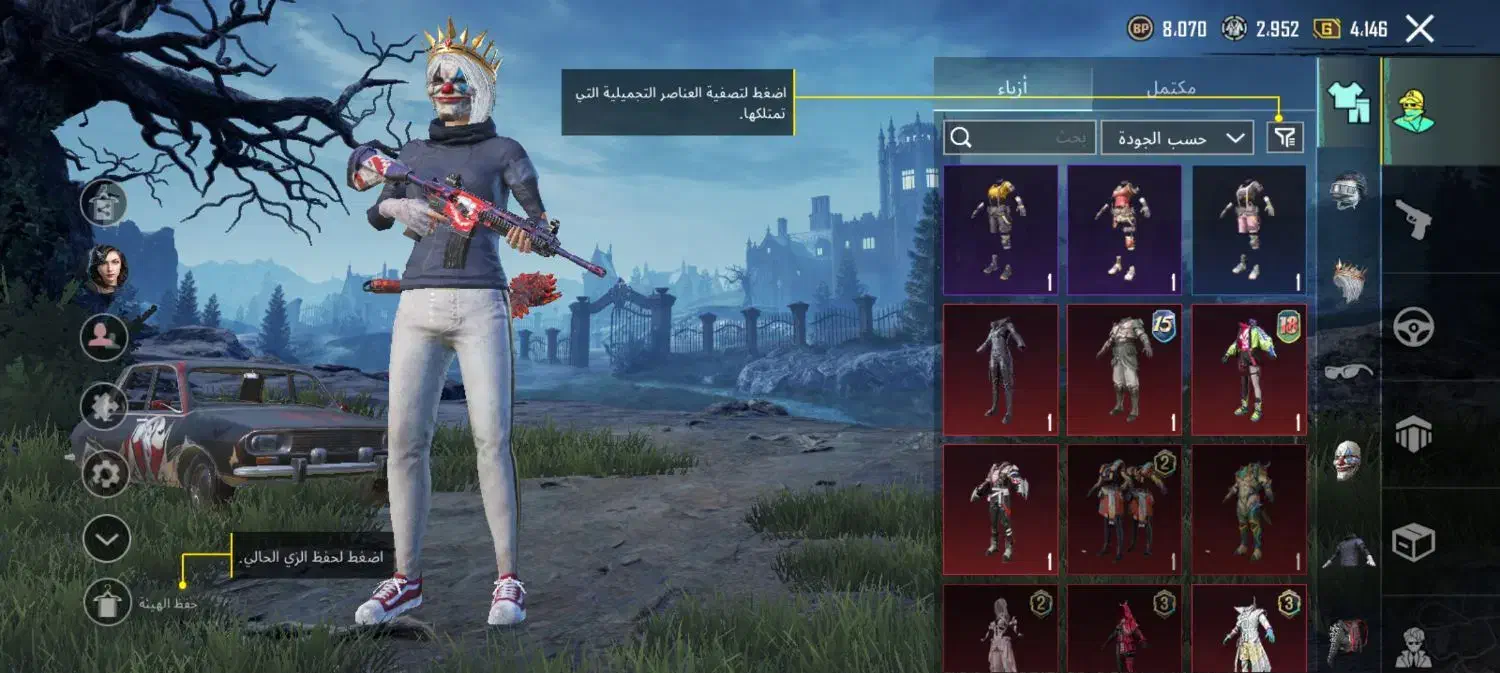Image resolution: width=1500 pixels, height=673 pixels.
Task: Choose the neon outfit with the 18 badge
Action: [1249, 370]
